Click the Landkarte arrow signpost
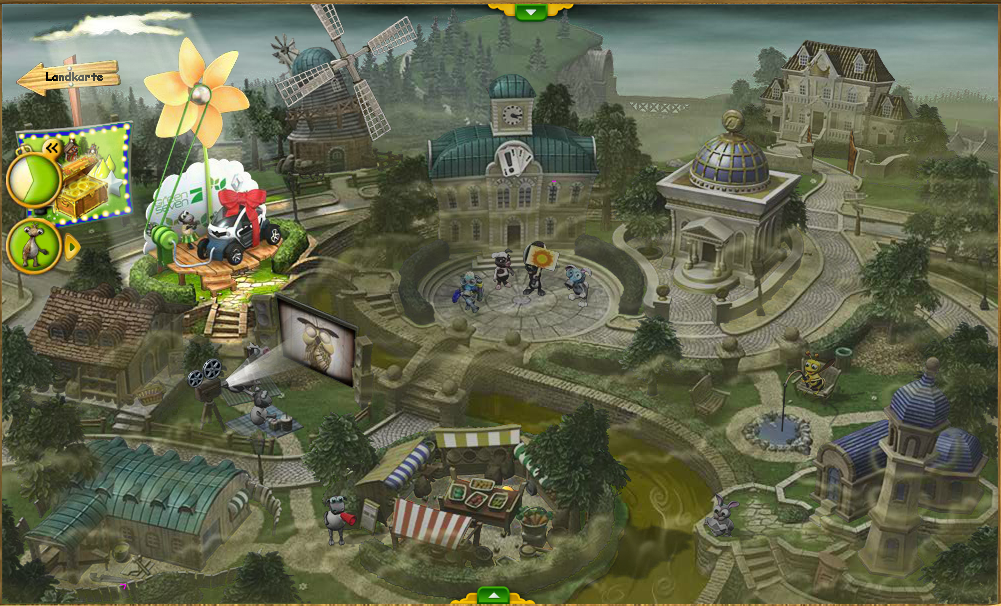1001x606 pixels. [x=69, y=76]
